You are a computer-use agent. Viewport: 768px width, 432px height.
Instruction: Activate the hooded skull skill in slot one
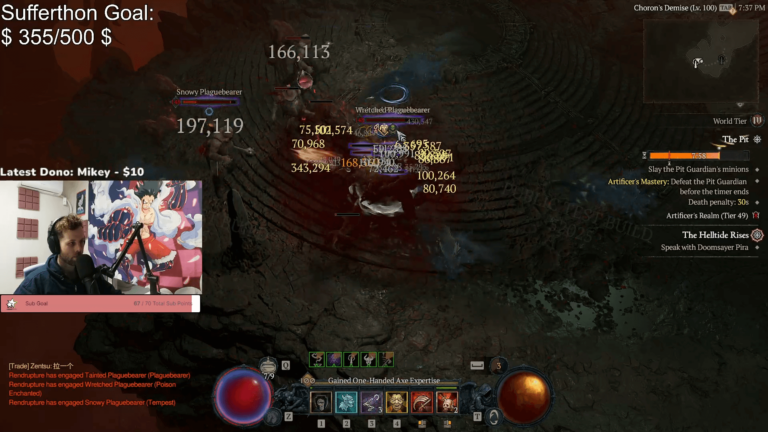click(321, 402)
